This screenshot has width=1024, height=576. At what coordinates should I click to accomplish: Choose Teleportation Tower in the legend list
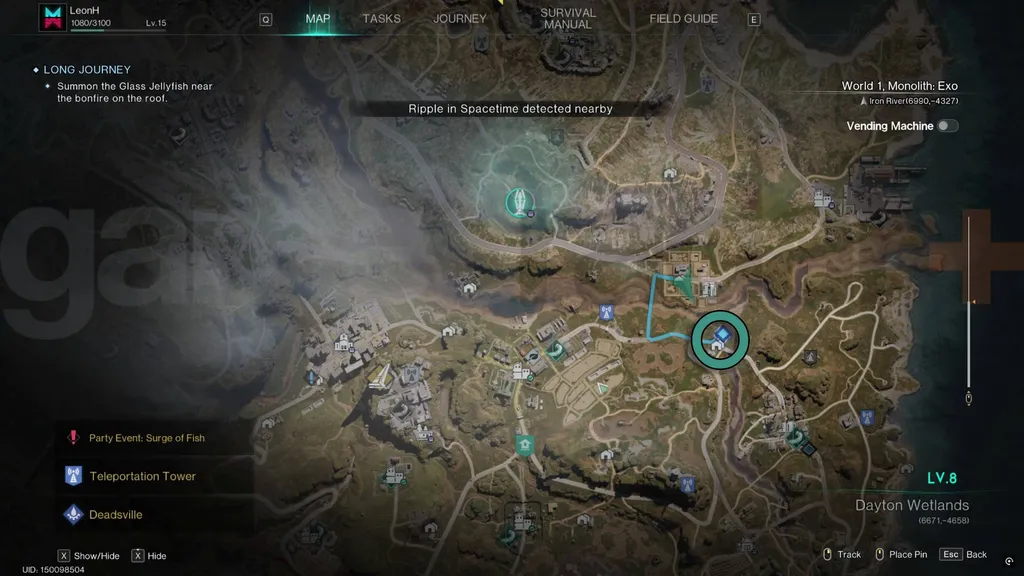point(142,476)
